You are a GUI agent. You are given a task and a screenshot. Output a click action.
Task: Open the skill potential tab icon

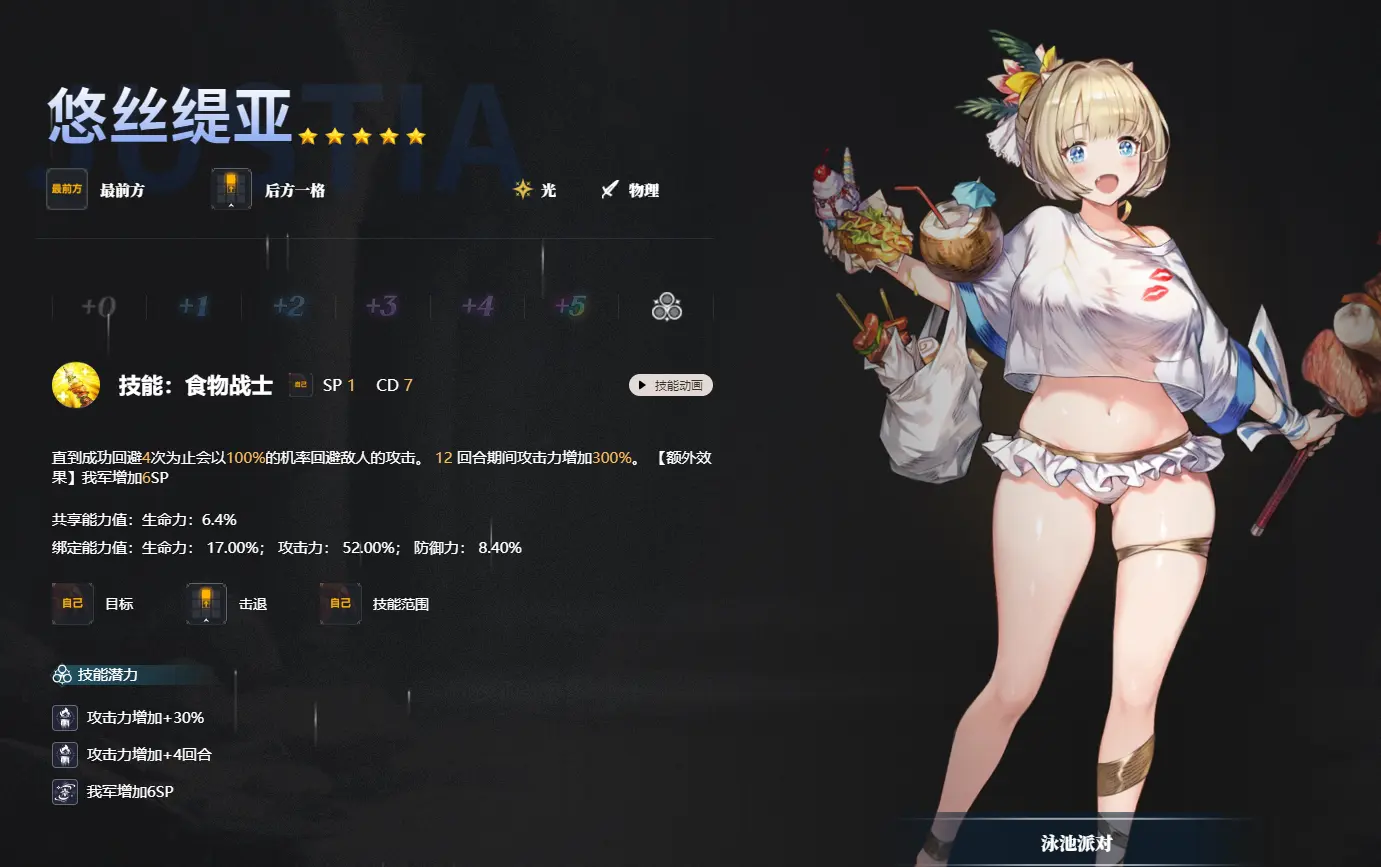pos(667,307)
